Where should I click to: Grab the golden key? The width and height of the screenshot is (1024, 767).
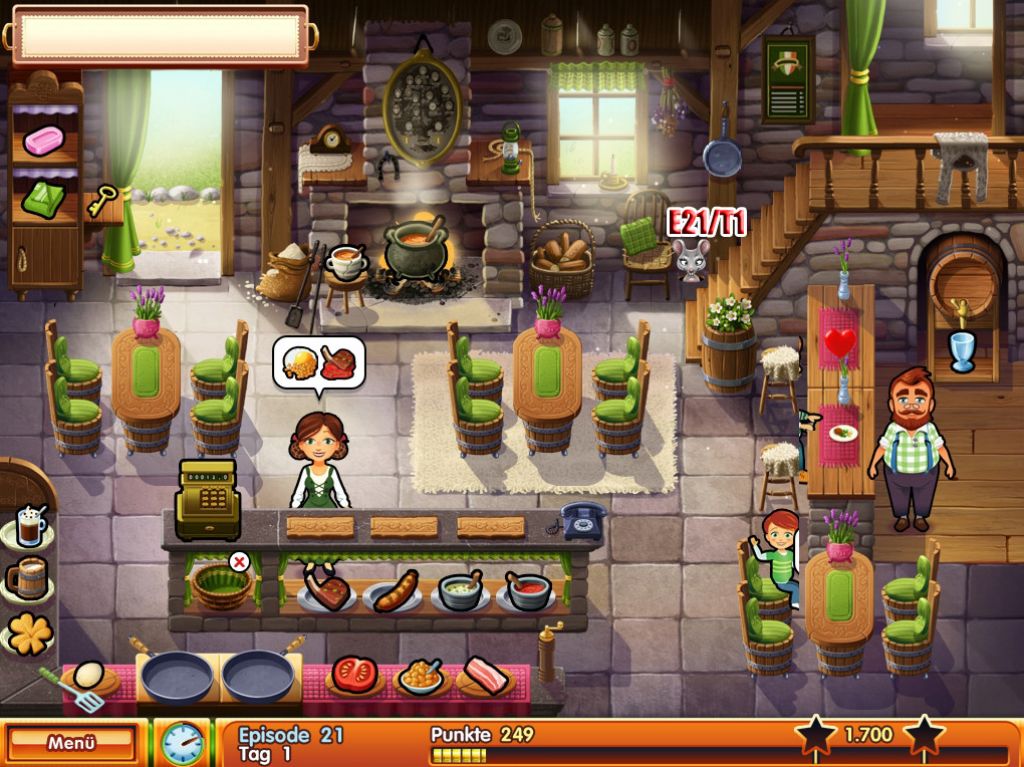point(101,201)
